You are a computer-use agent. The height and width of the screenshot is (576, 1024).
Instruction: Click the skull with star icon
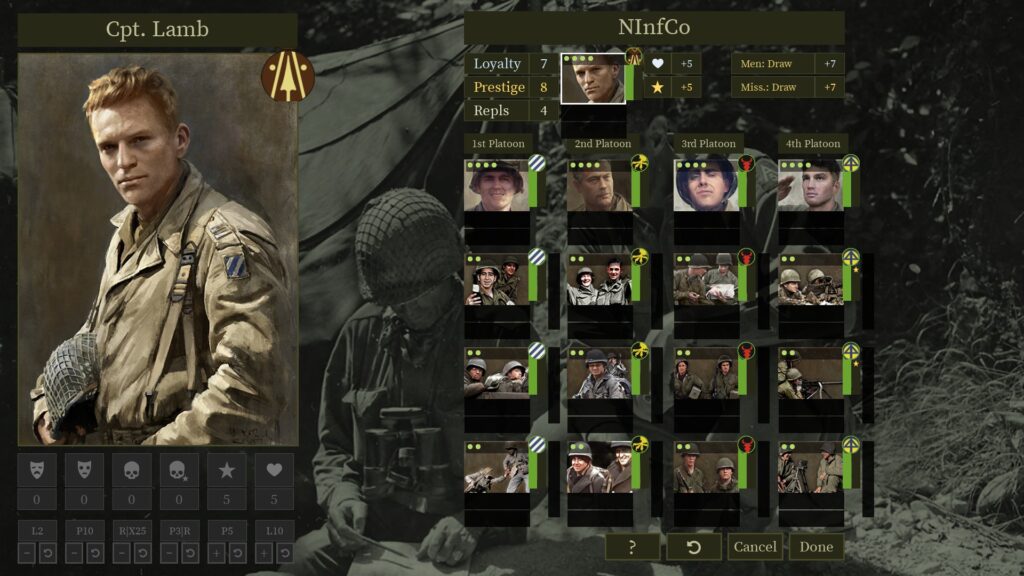179,469
